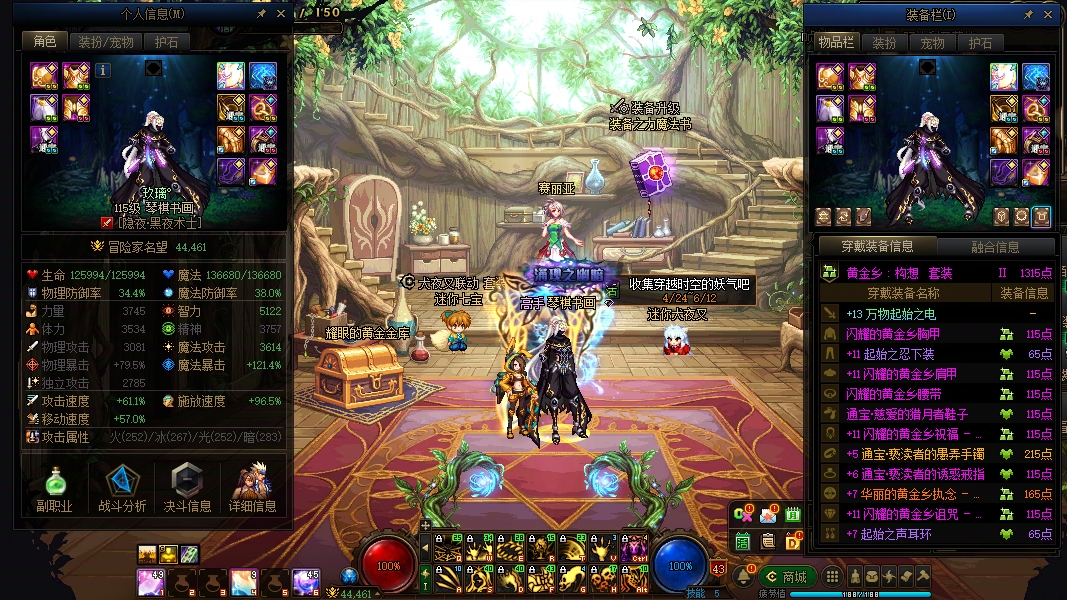
Task: Select the 物品栏 tab in equipment window
Action: [835, 43]
